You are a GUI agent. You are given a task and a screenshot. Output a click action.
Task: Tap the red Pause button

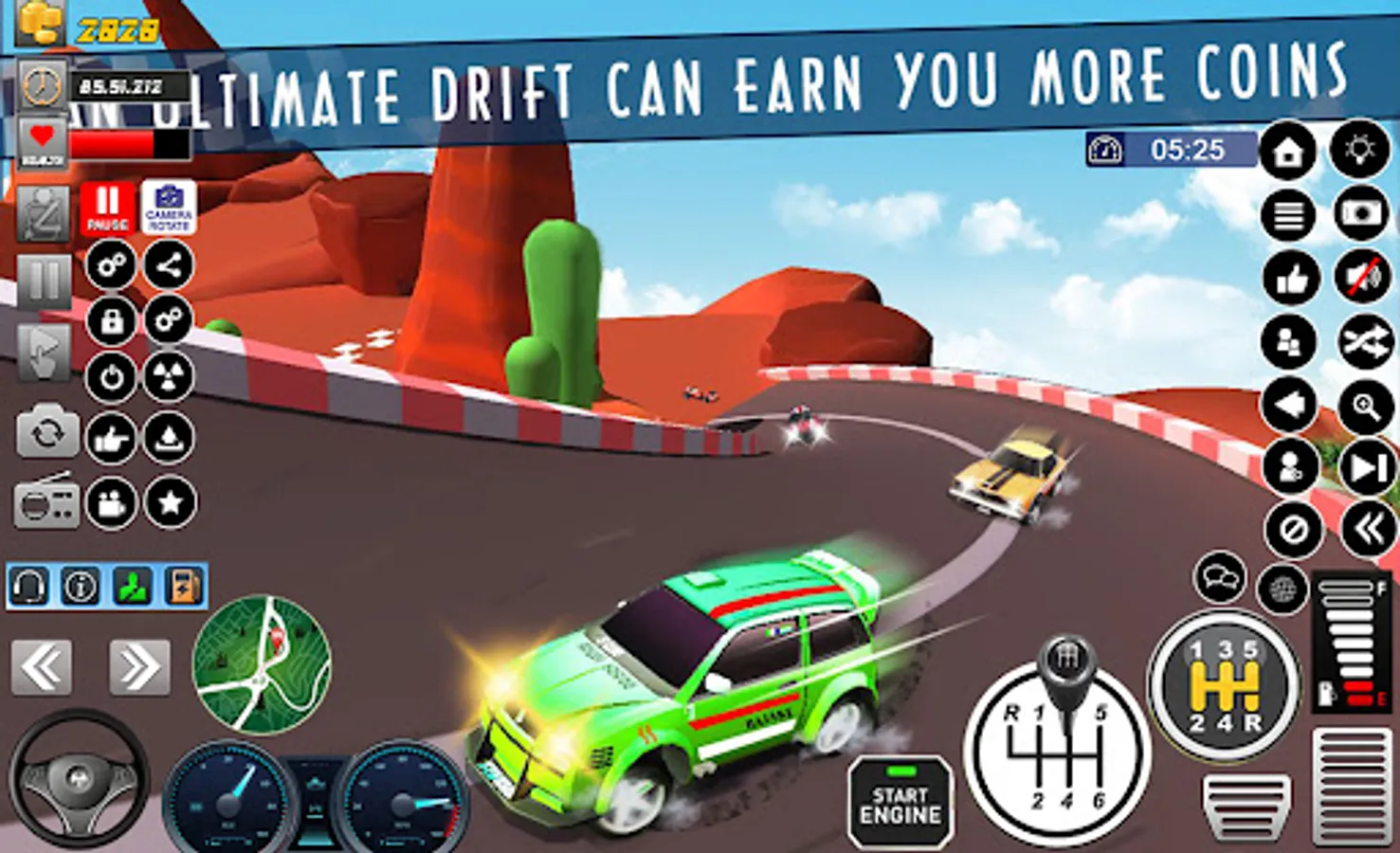click(107, 208)
